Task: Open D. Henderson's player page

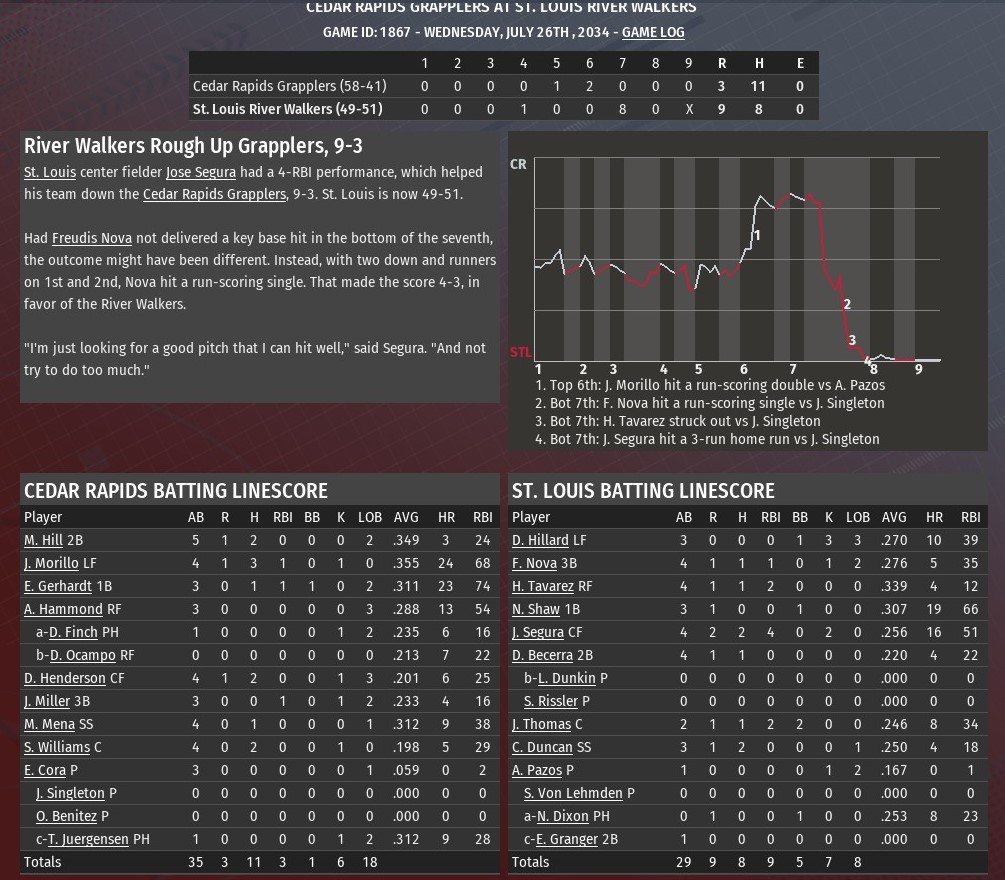Action: 65,678
